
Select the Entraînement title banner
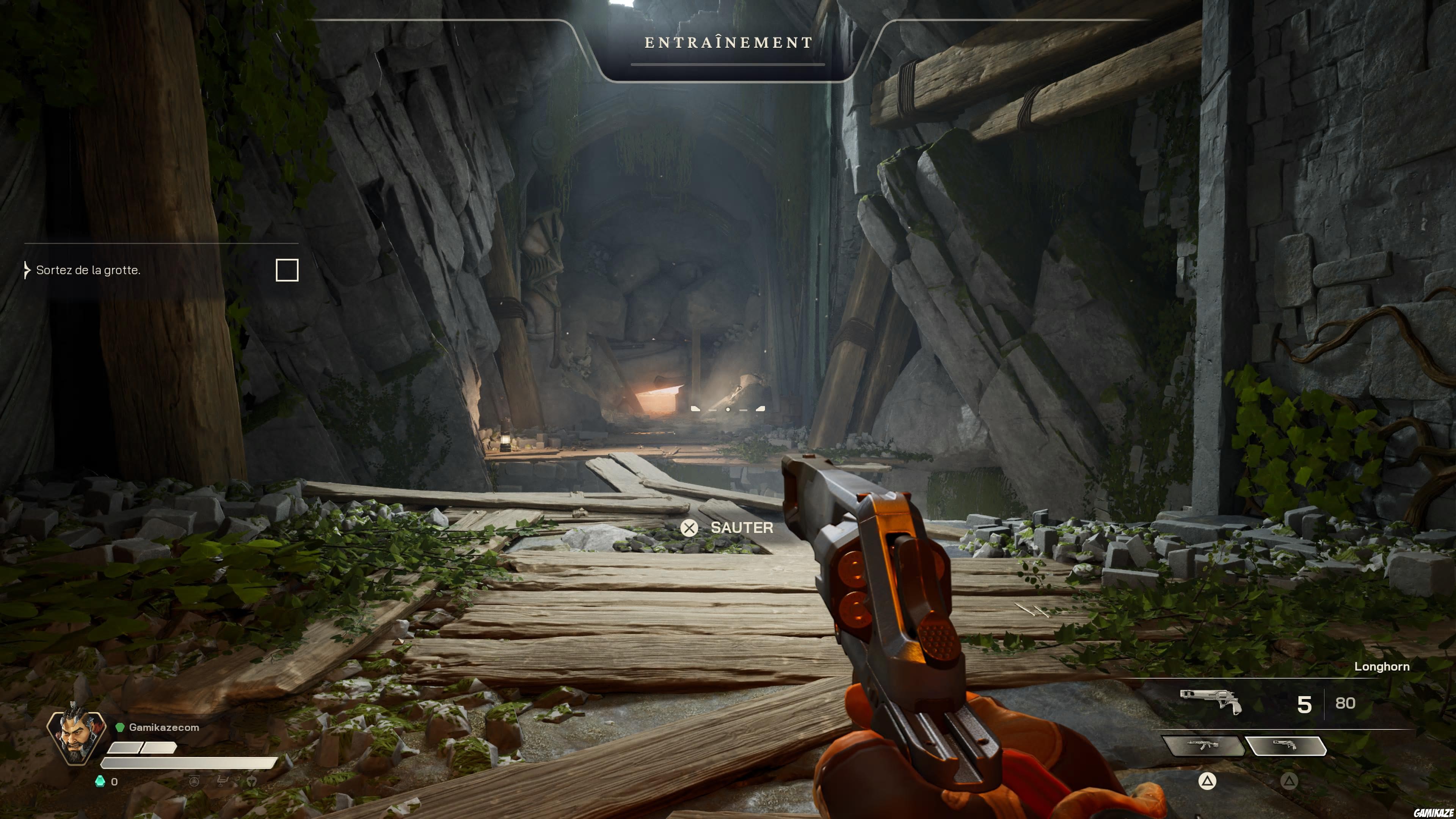pyautogui.click(x=728, y=43)
